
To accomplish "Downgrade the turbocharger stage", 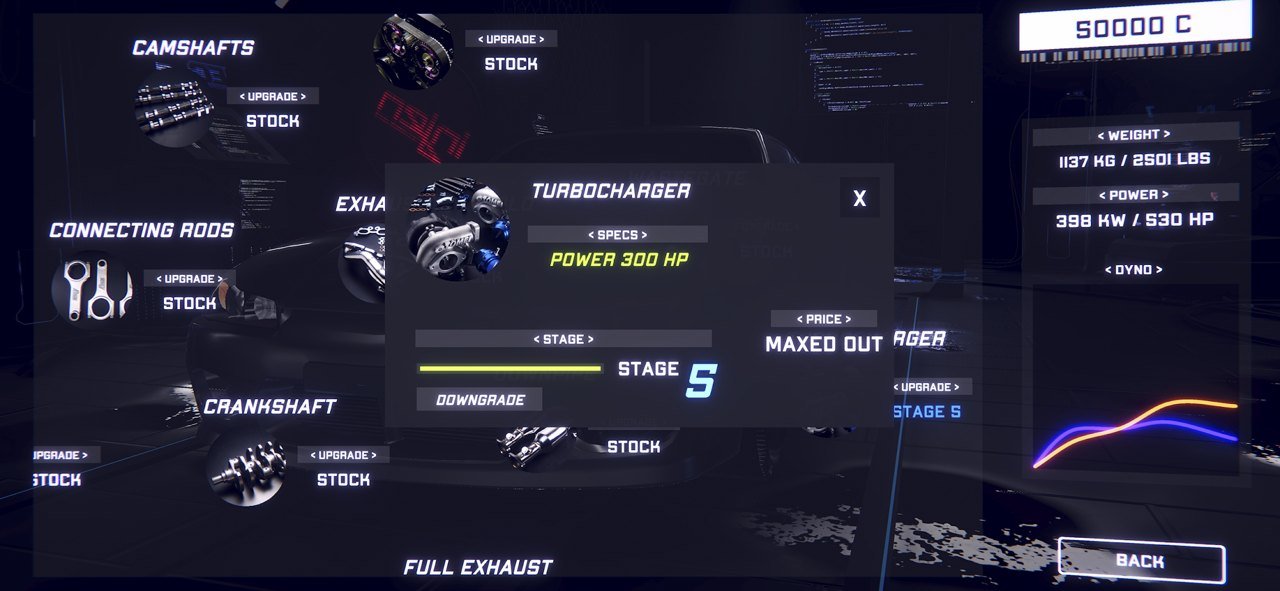I will point(479,399).
